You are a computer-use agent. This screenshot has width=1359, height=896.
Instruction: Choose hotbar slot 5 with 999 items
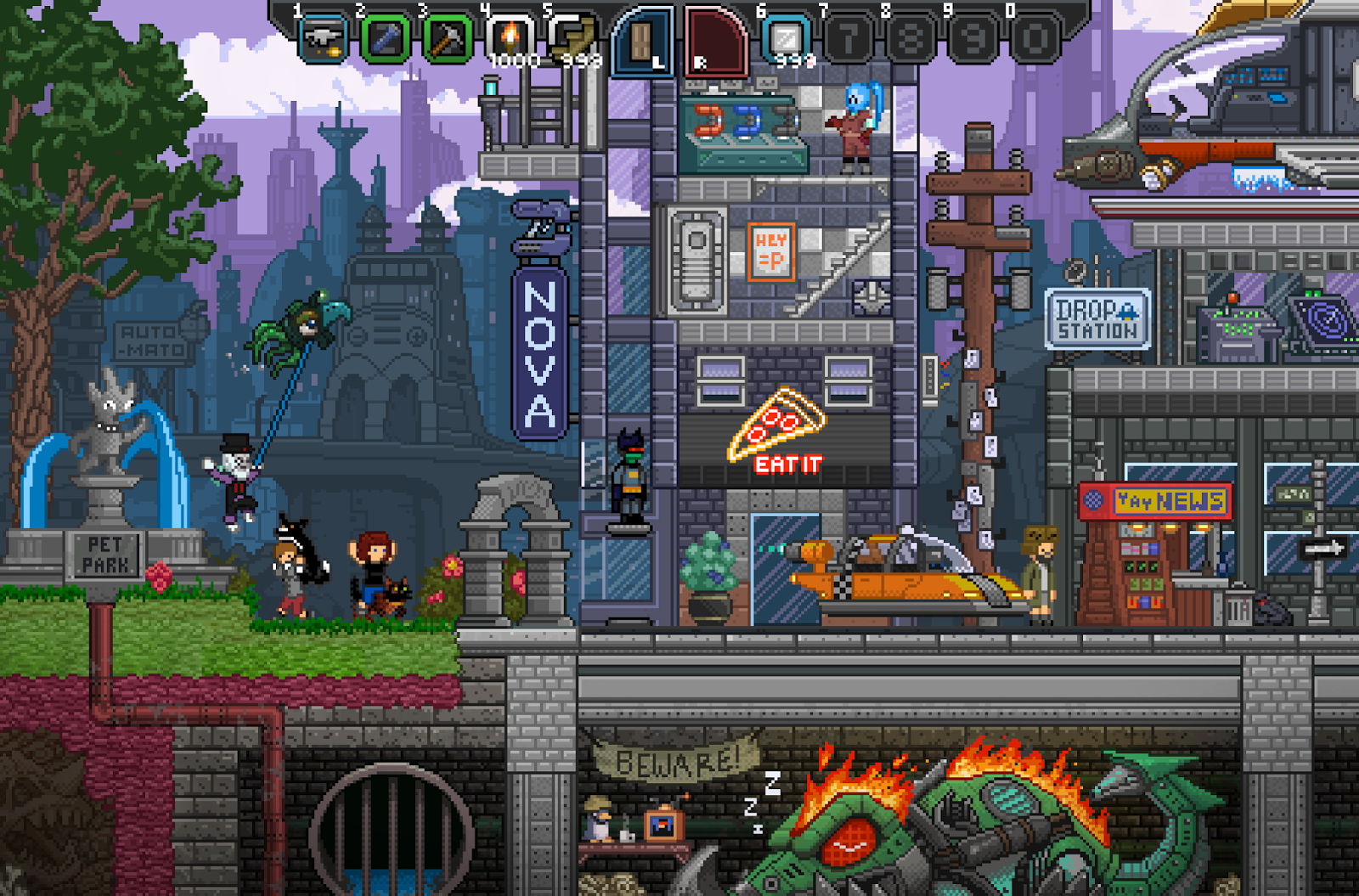(572, 39)
